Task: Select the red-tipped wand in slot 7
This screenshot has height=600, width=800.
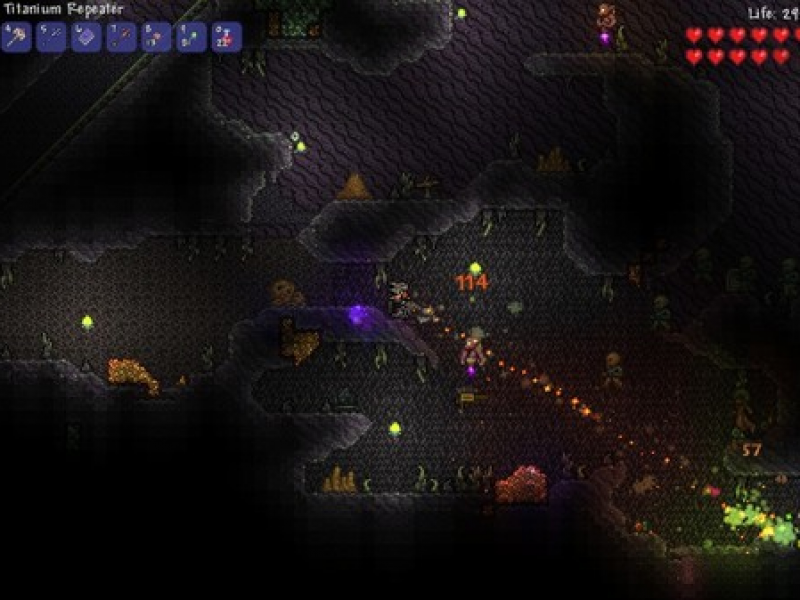Action: coord(121,37)
